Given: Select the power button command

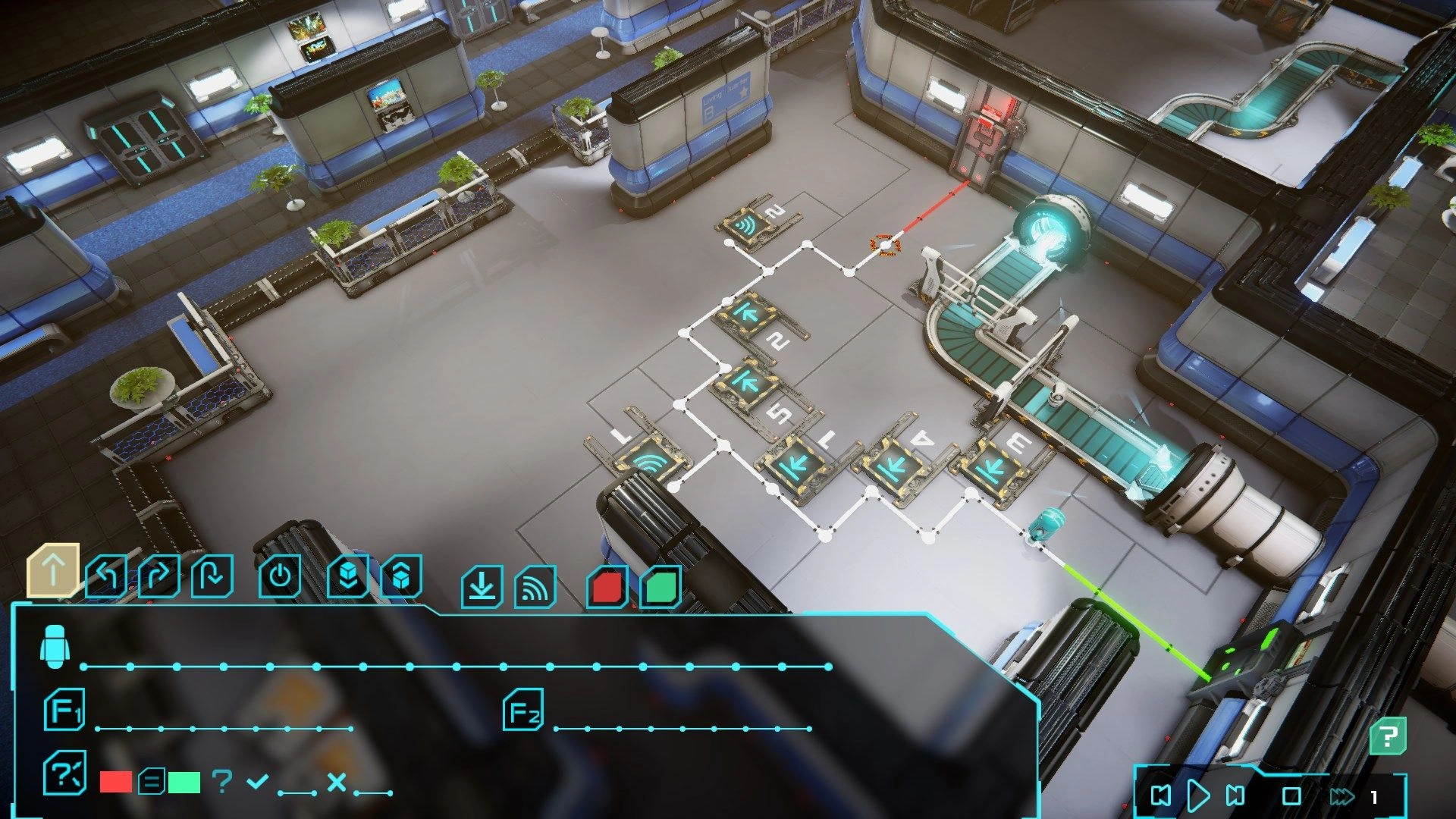Looking at the screenshot, I should (280, 578).
